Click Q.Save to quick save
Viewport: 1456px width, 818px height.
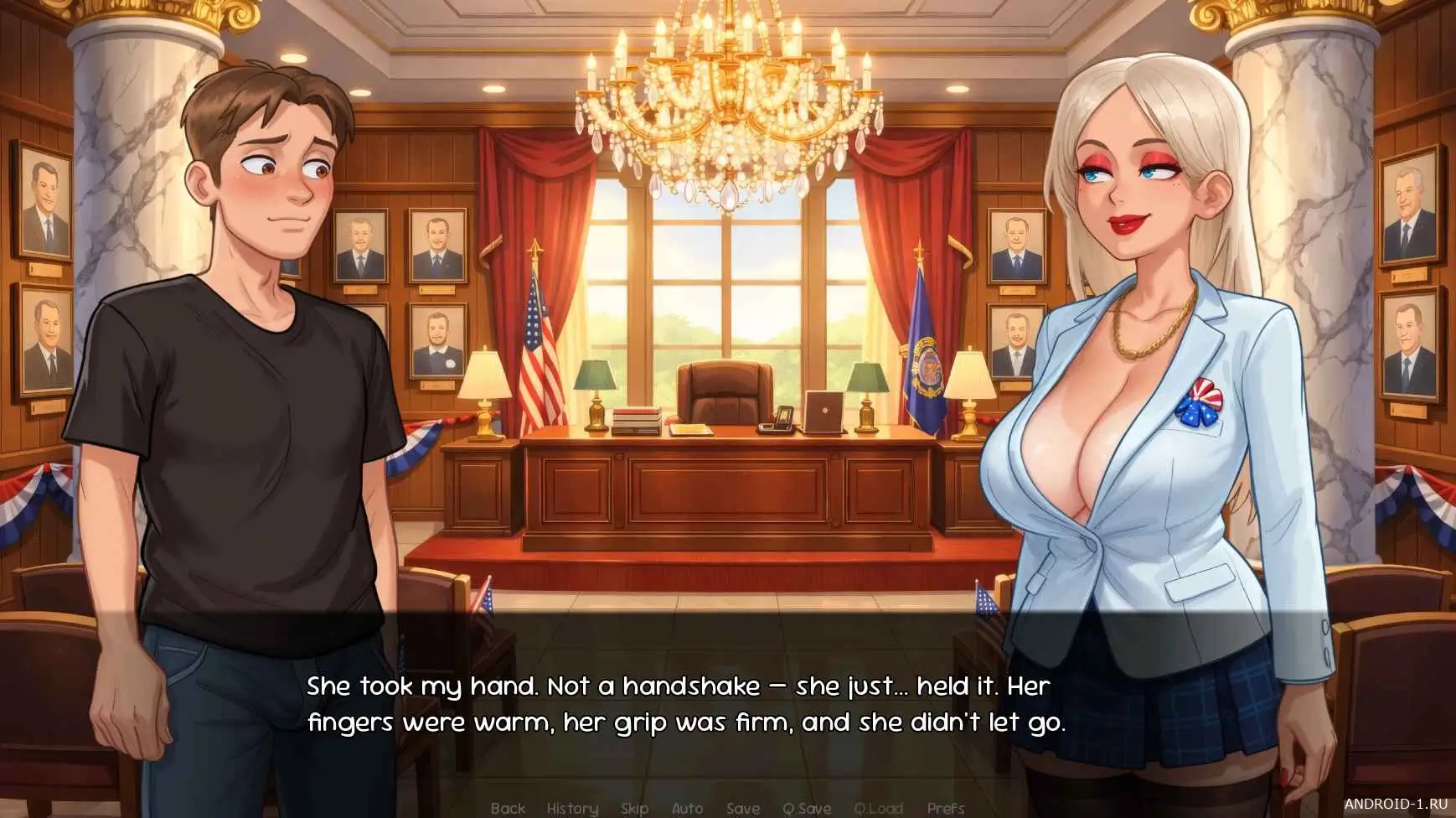pos(807,808)
